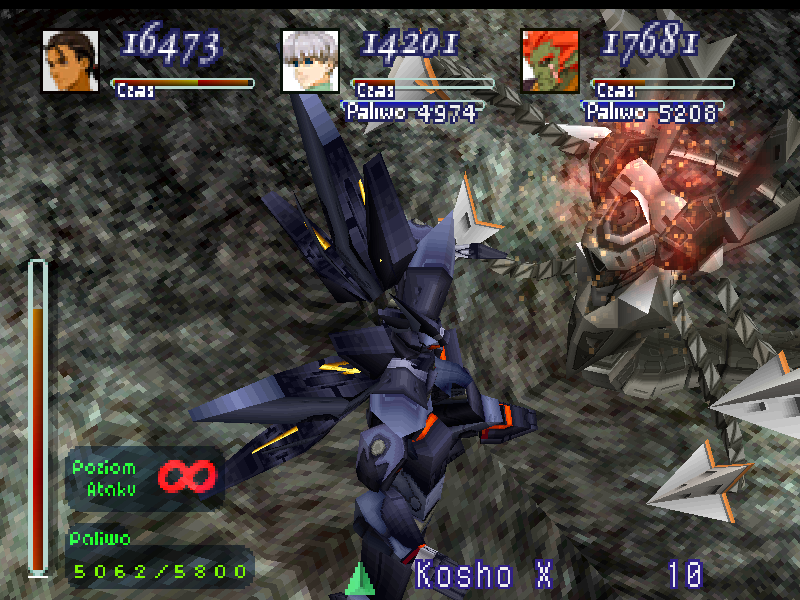This screenshot has height=600, width=800.
Task: Choose the white-haired character's portrait
Action: click(310, 61)
